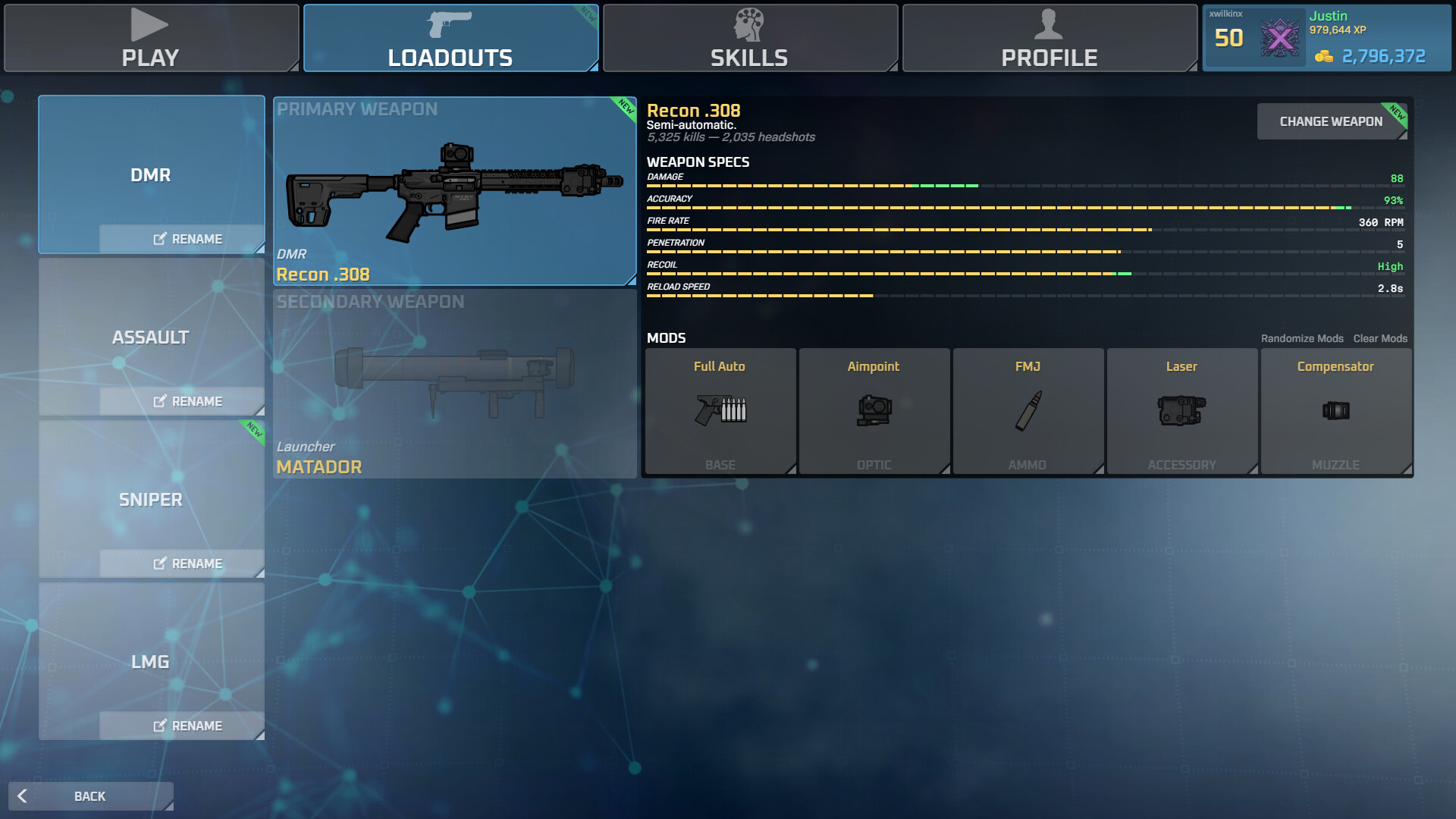1456x819 pixels.
Task: Select the Full Auto base mod icon
Action: click(x=719, y=411)
